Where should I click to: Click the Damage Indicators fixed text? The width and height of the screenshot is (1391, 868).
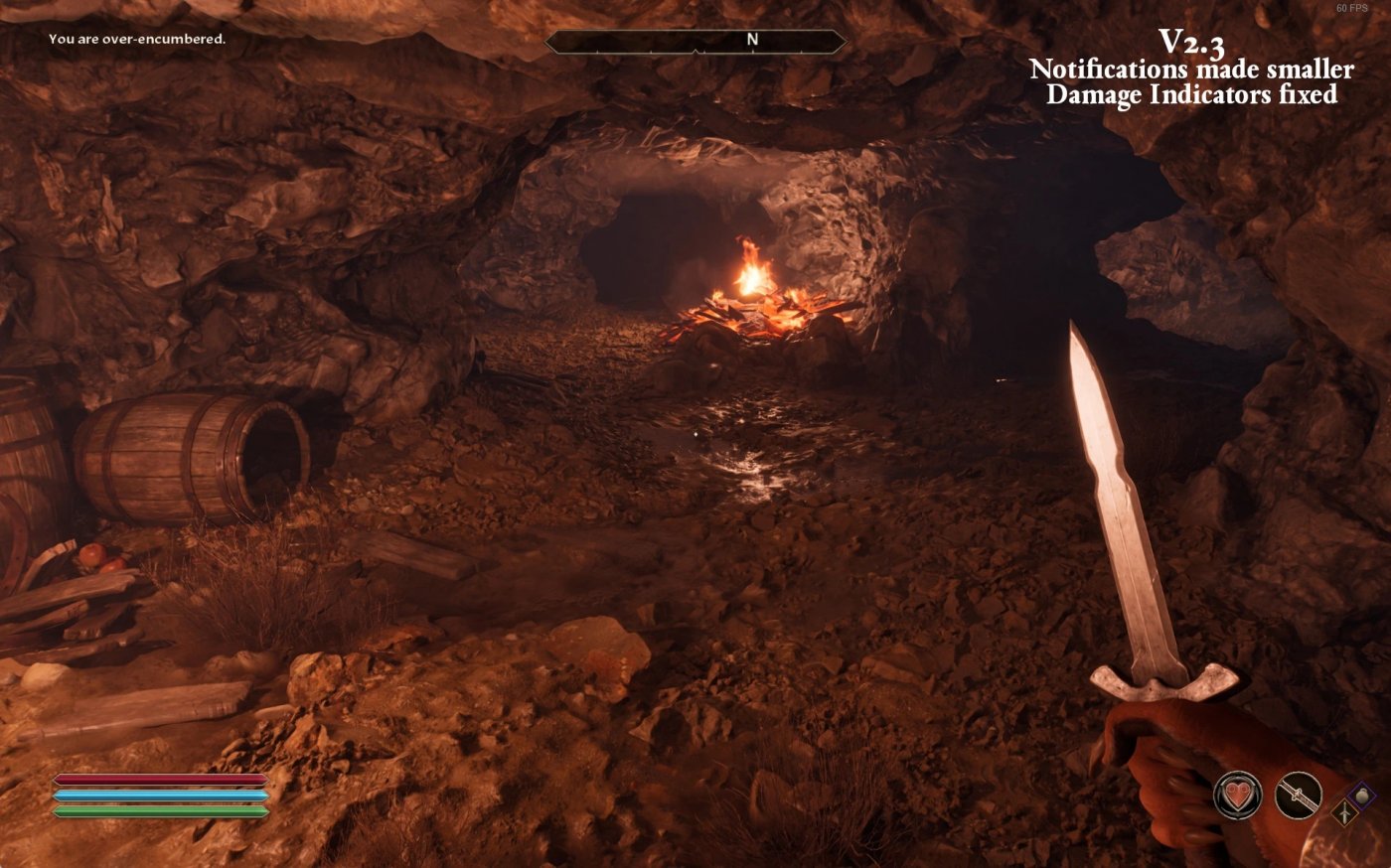(1192, 96)
